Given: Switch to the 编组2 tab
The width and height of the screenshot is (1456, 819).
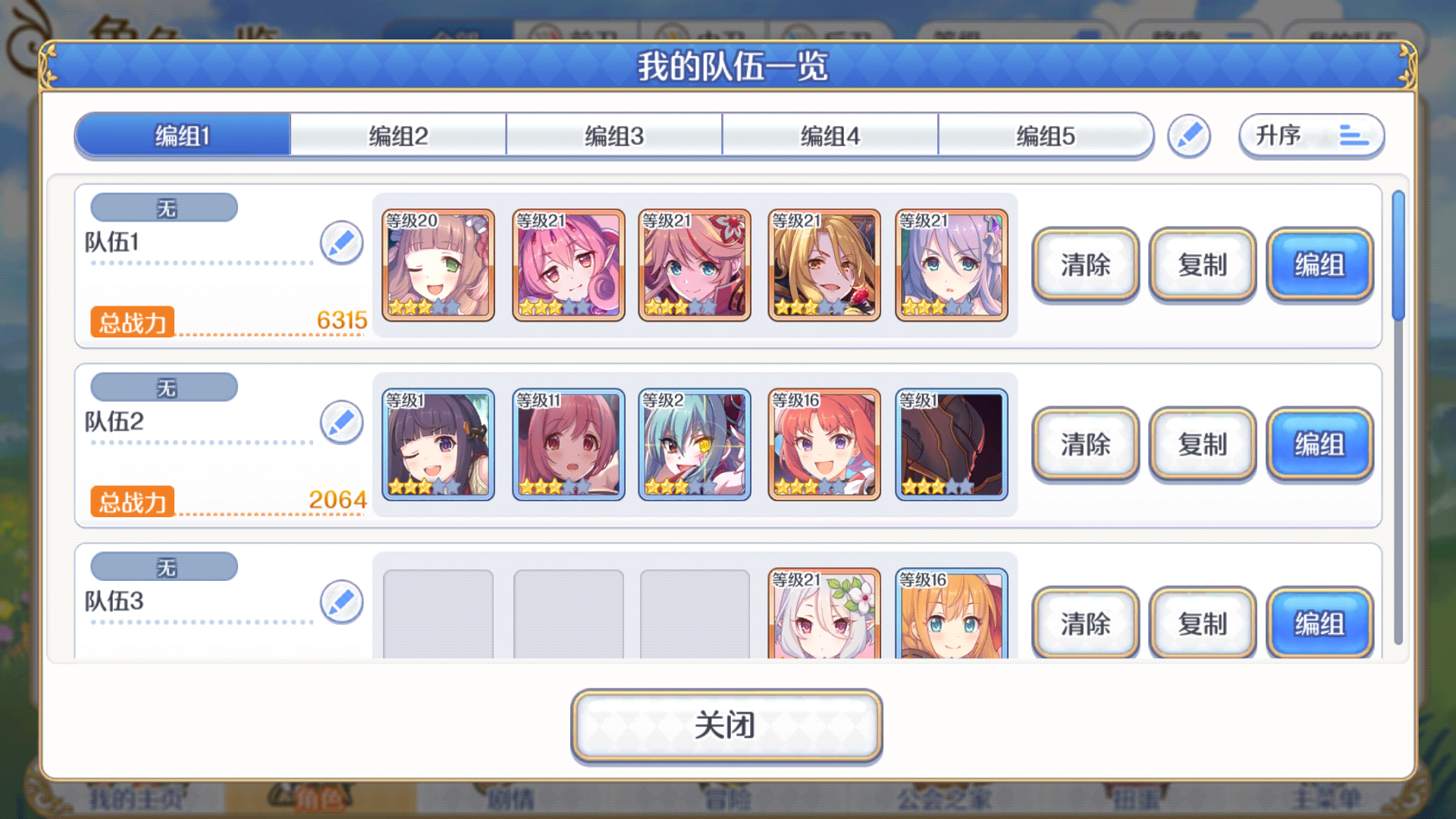Looking at the screenshot, I should pyautogui.click(x=397, y=135).
